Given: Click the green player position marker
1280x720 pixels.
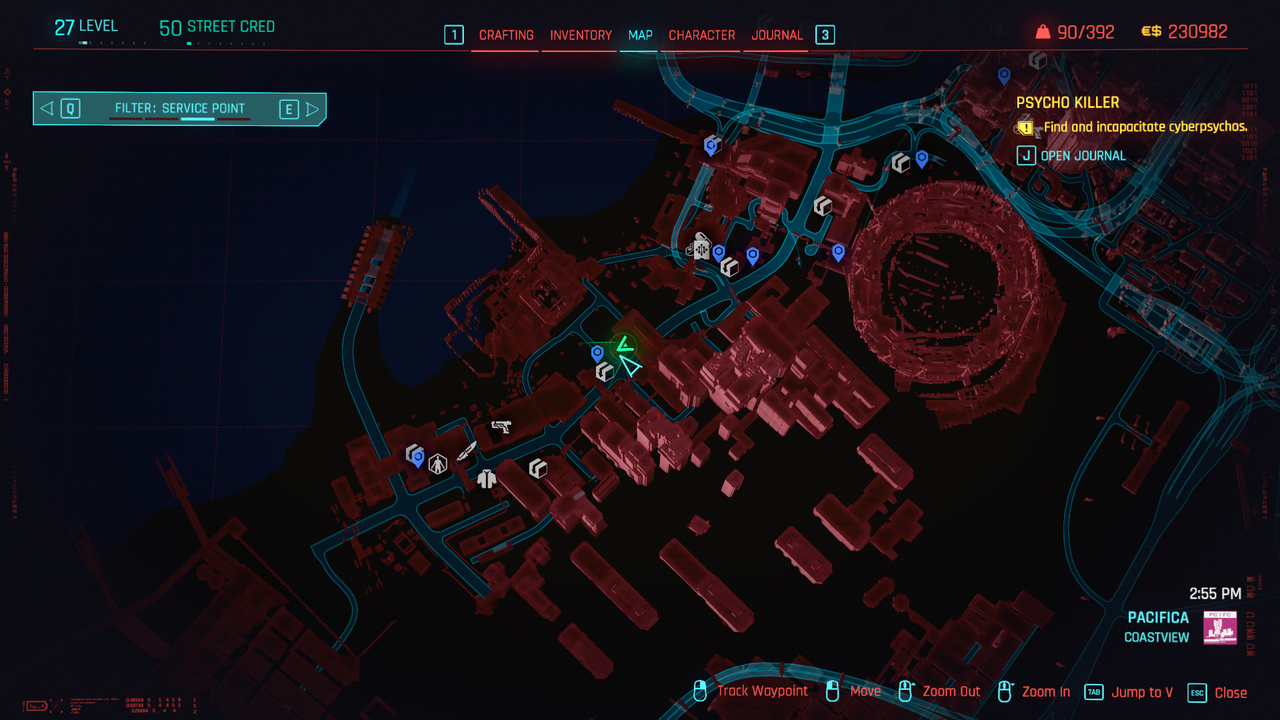Looking at the screenshot, I should [625, 346].
